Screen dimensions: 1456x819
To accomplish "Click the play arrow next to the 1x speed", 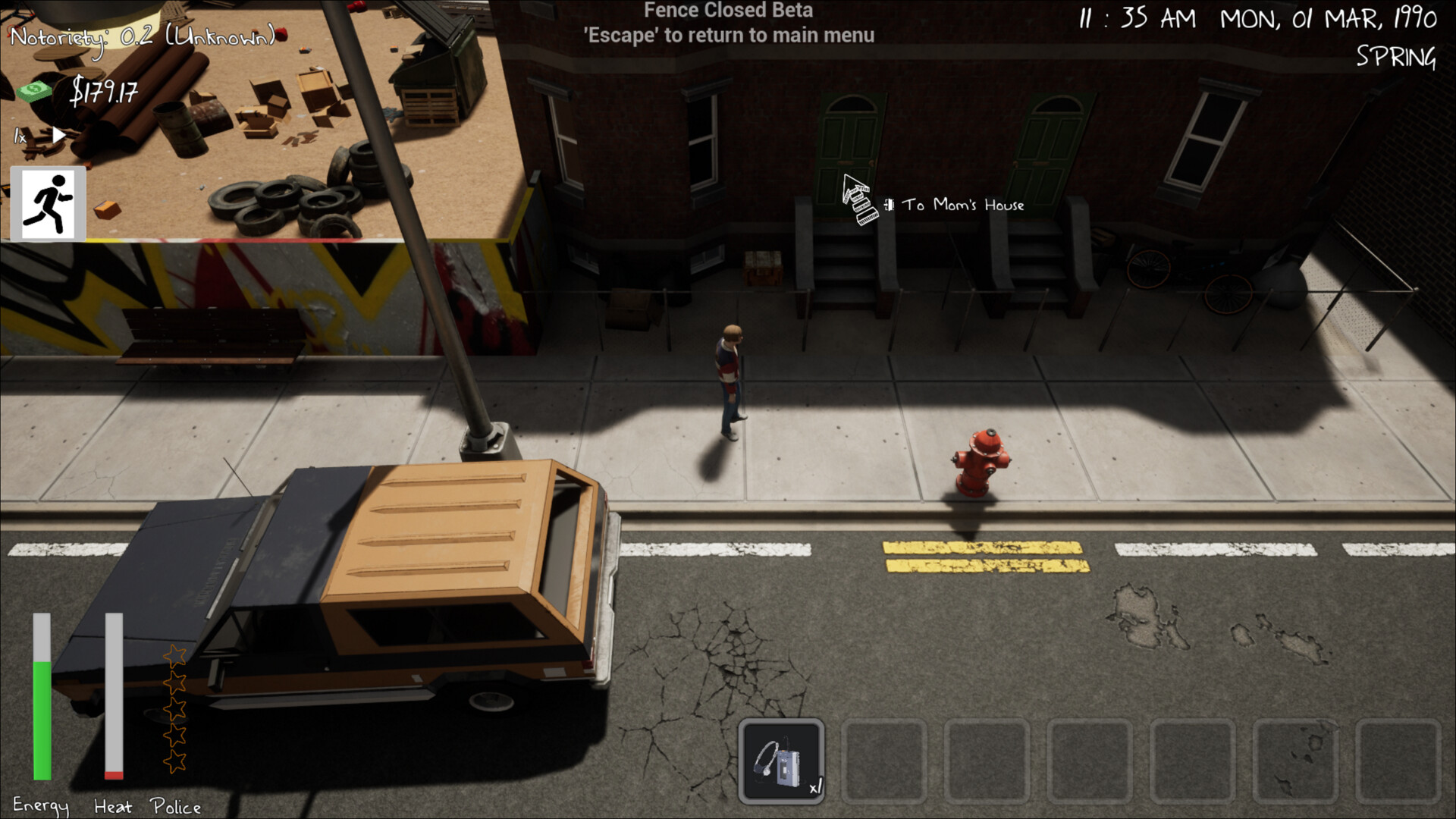I will point(58,136).
